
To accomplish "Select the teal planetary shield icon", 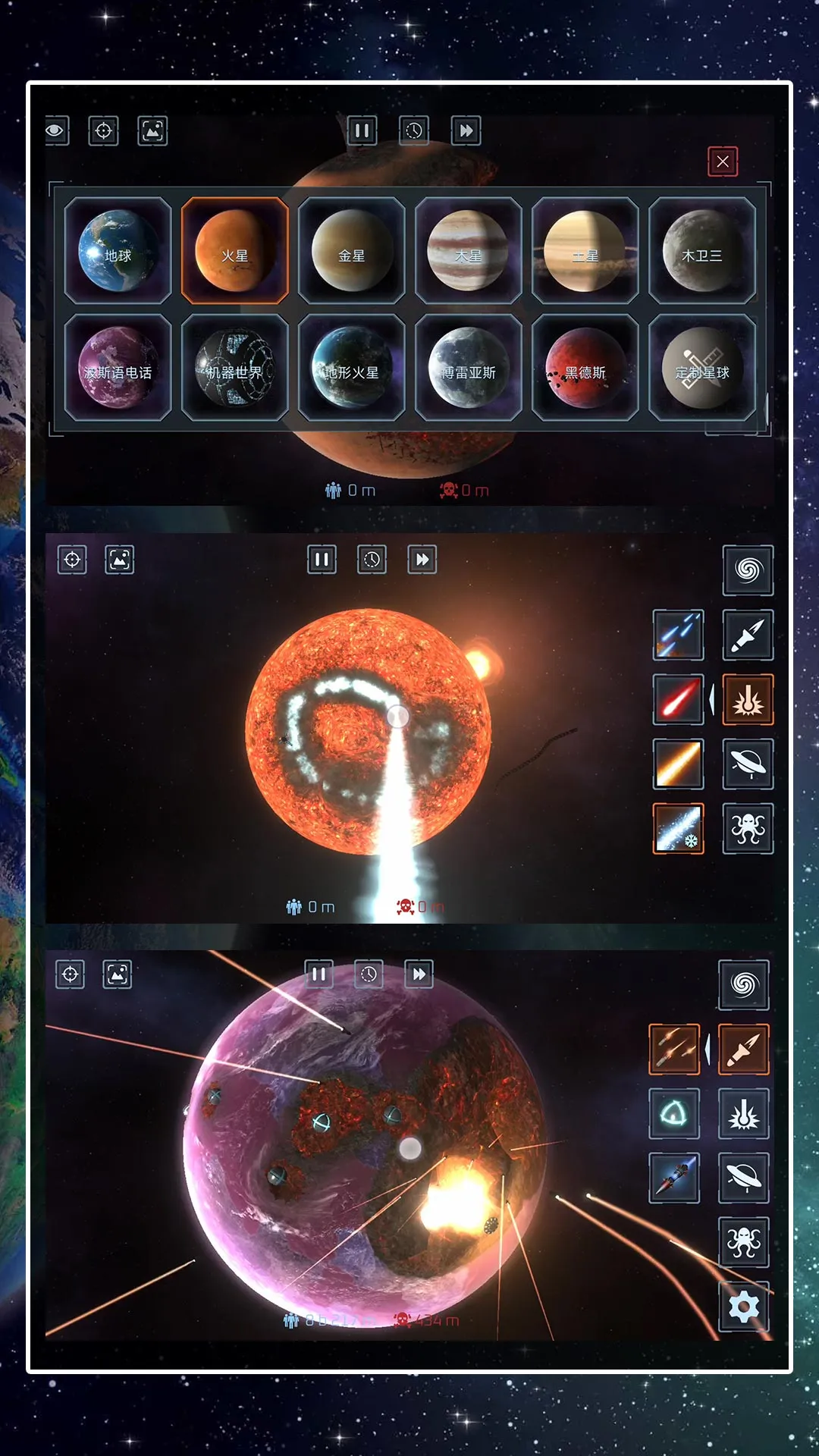I will 674,1114.
